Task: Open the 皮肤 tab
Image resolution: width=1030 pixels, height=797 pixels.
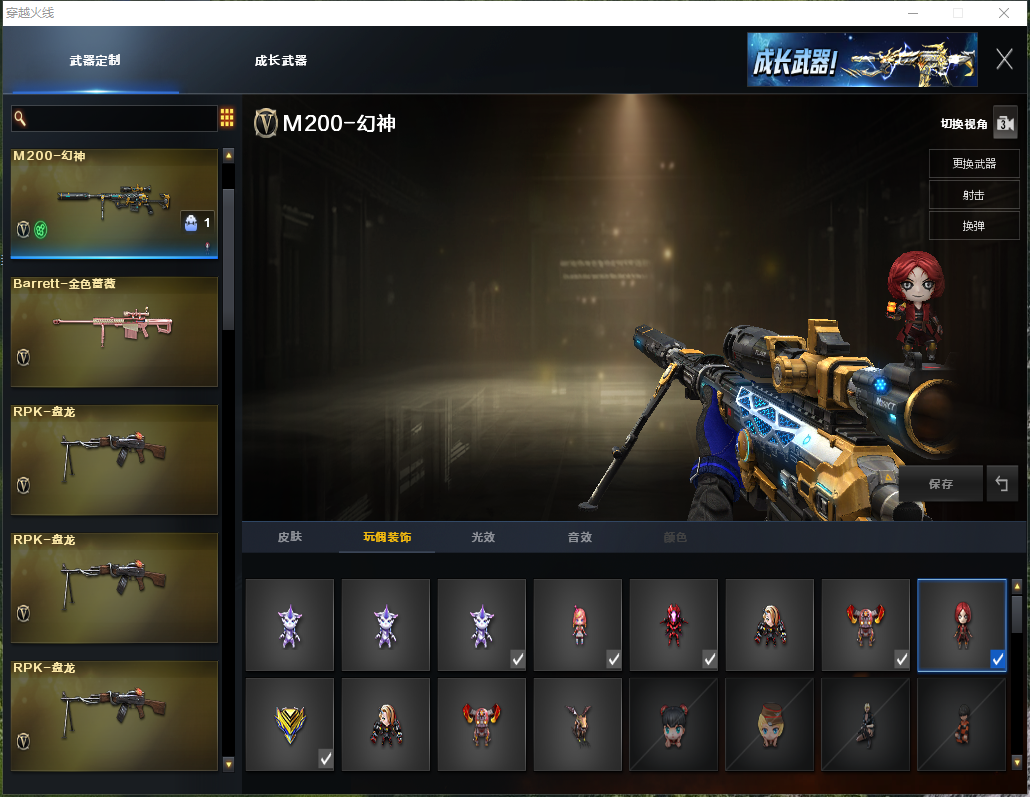Action: click(289, 537)
